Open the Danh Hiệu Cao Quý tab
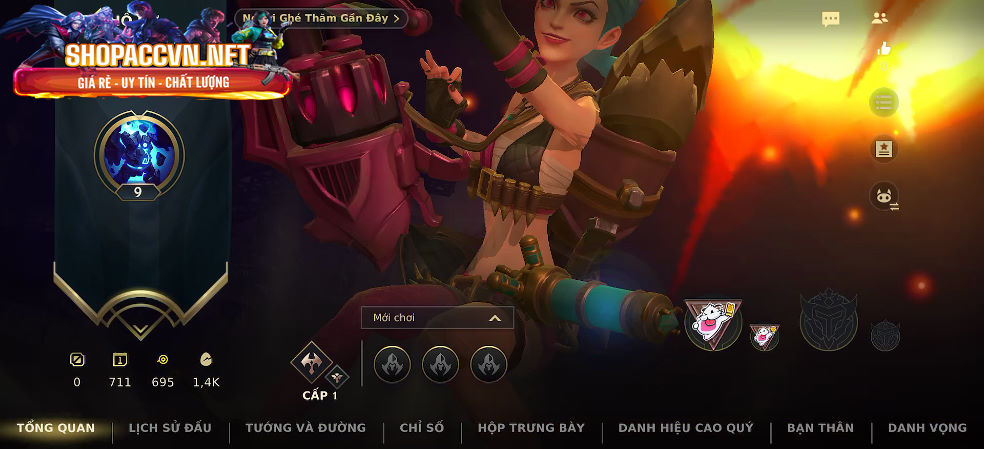 pyautogui.click(x=685, y=428)
